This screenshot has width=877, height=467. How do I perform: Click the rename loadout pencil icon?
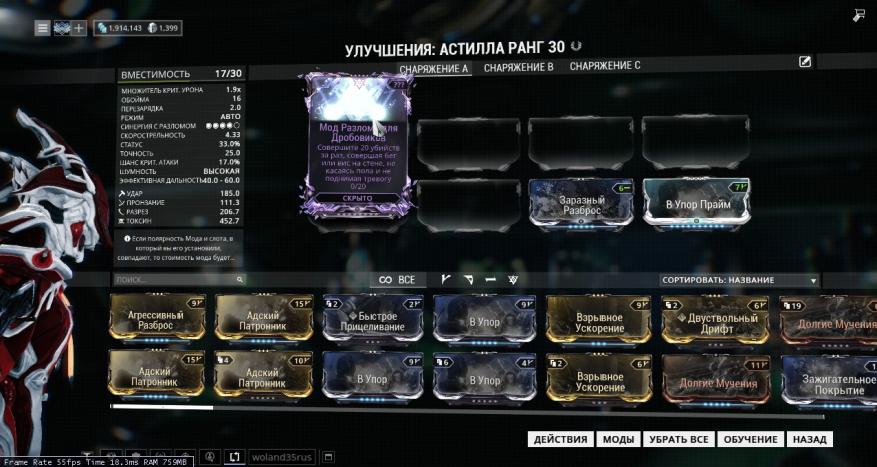point(805,62)
